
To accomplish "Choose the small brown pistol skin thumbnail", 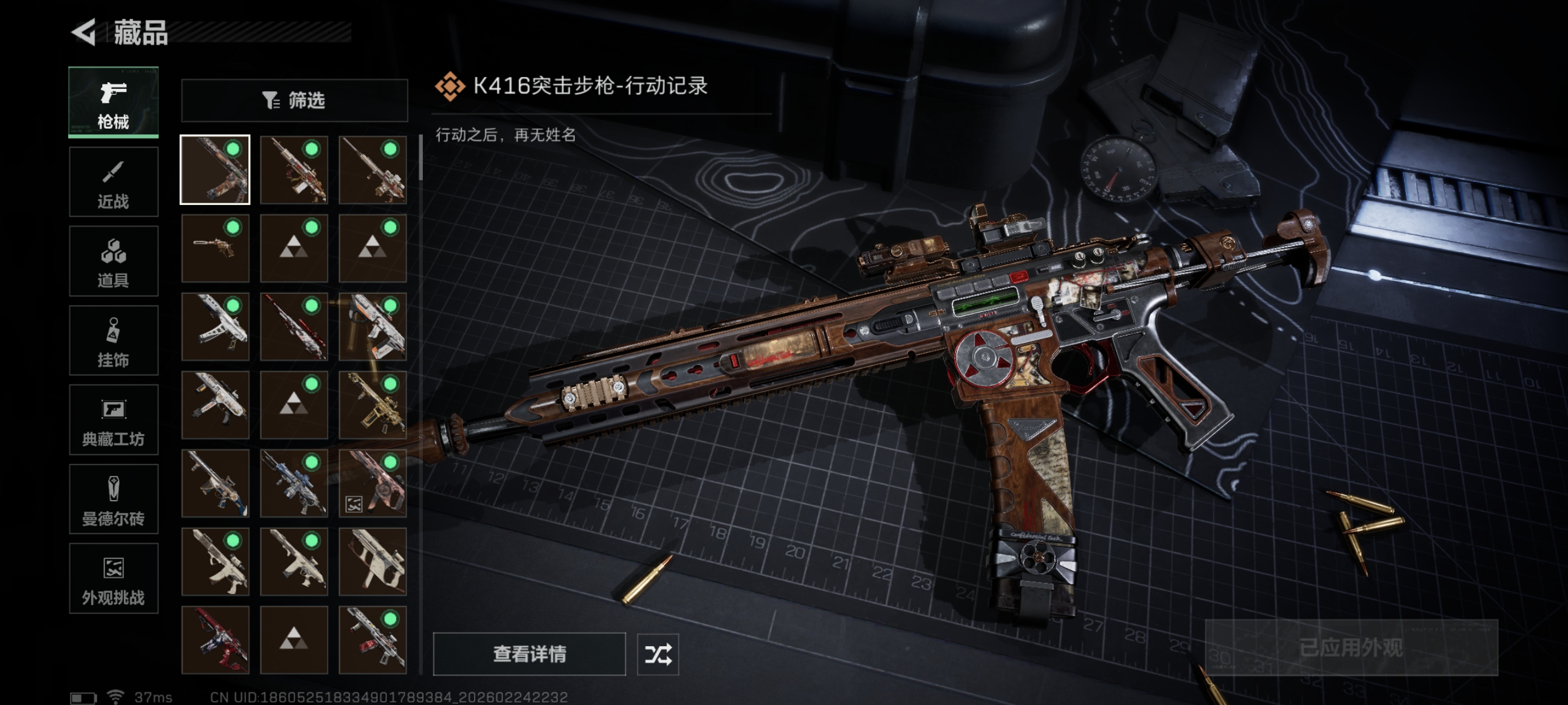I will click(x=215, y=248).
